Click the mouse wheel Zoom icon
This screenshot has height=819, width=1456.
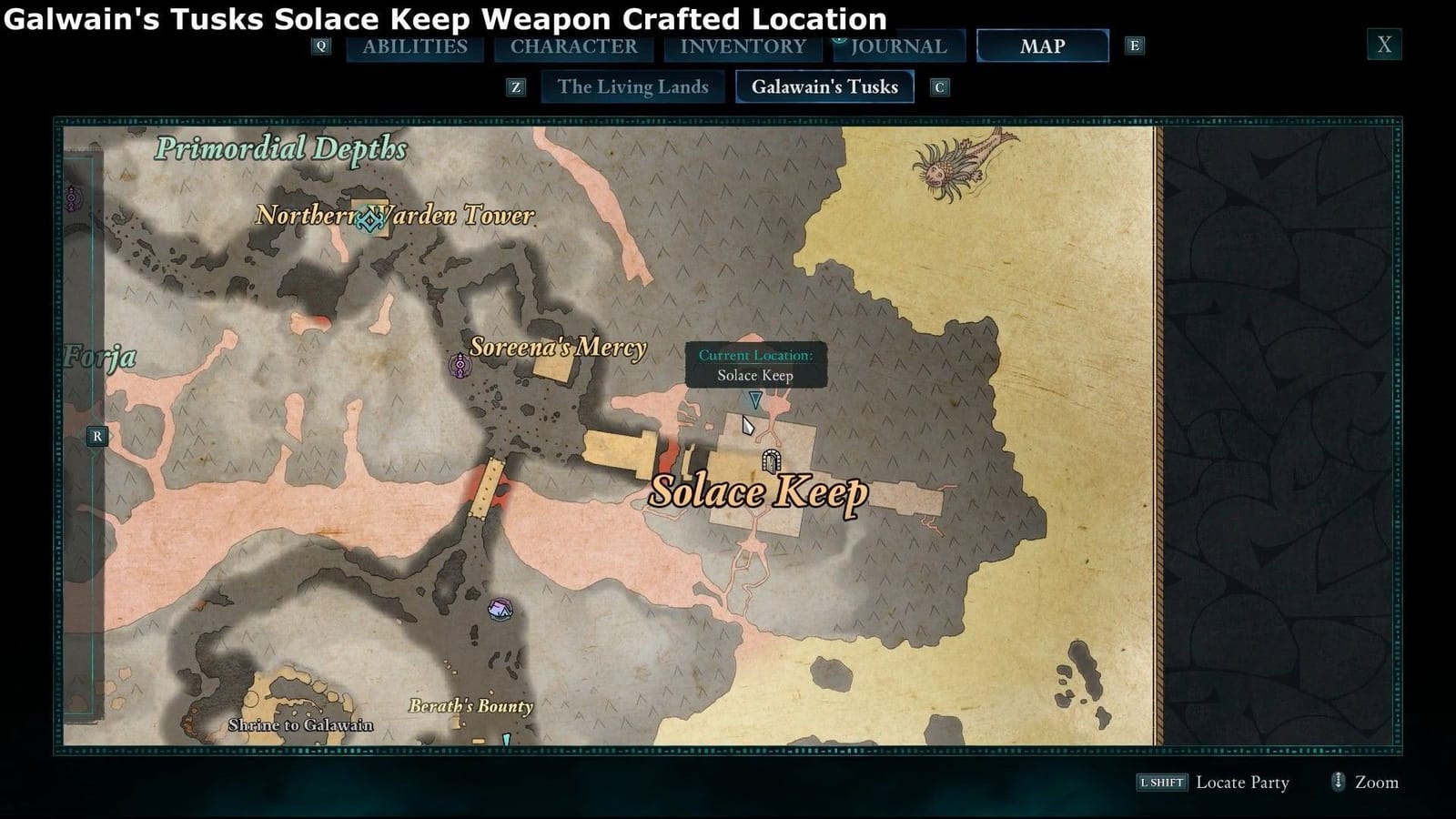1338,782
